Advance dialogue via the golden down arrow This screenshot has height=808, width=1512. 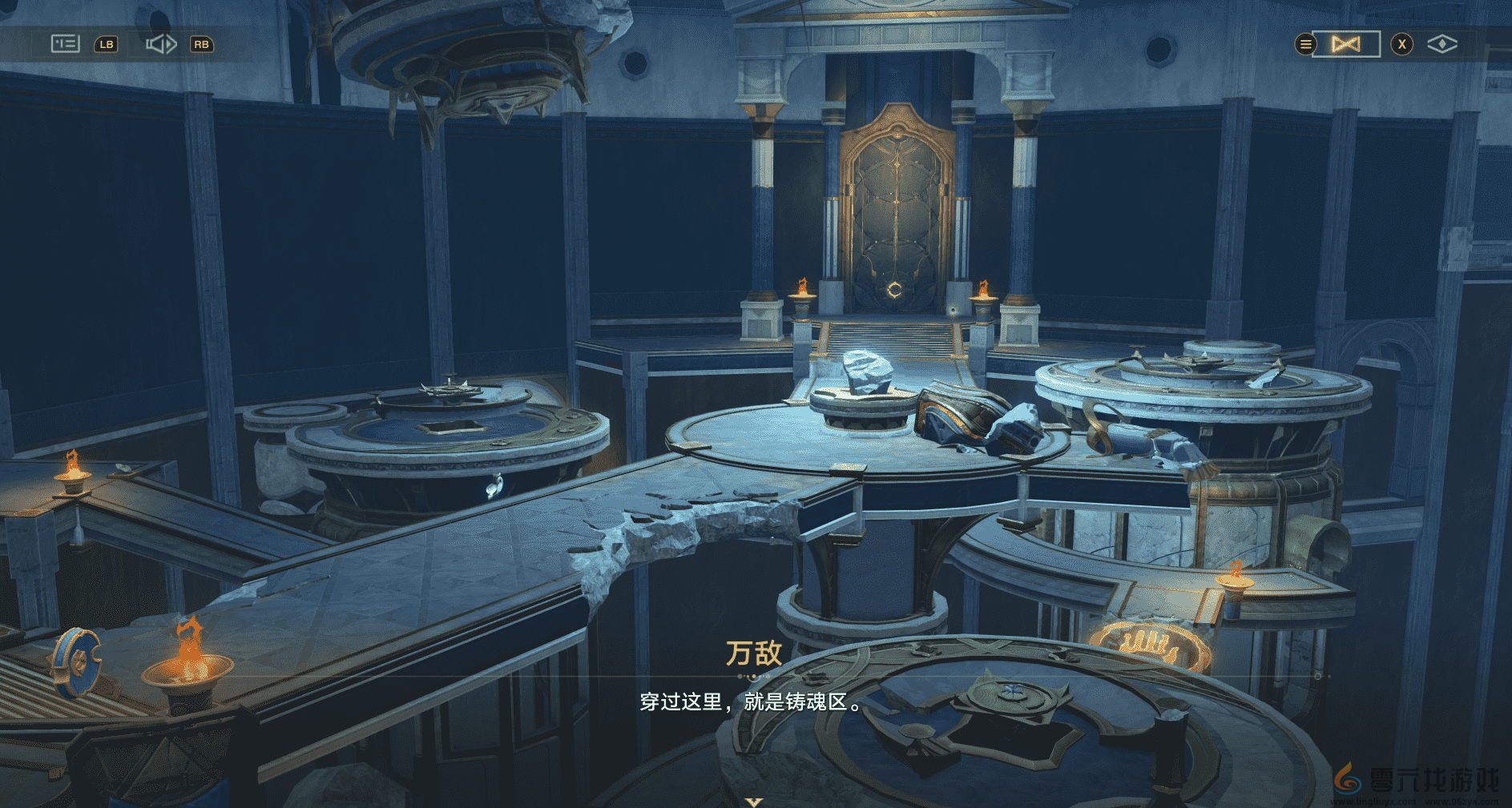pyautogui.click(x=754, y=801)
